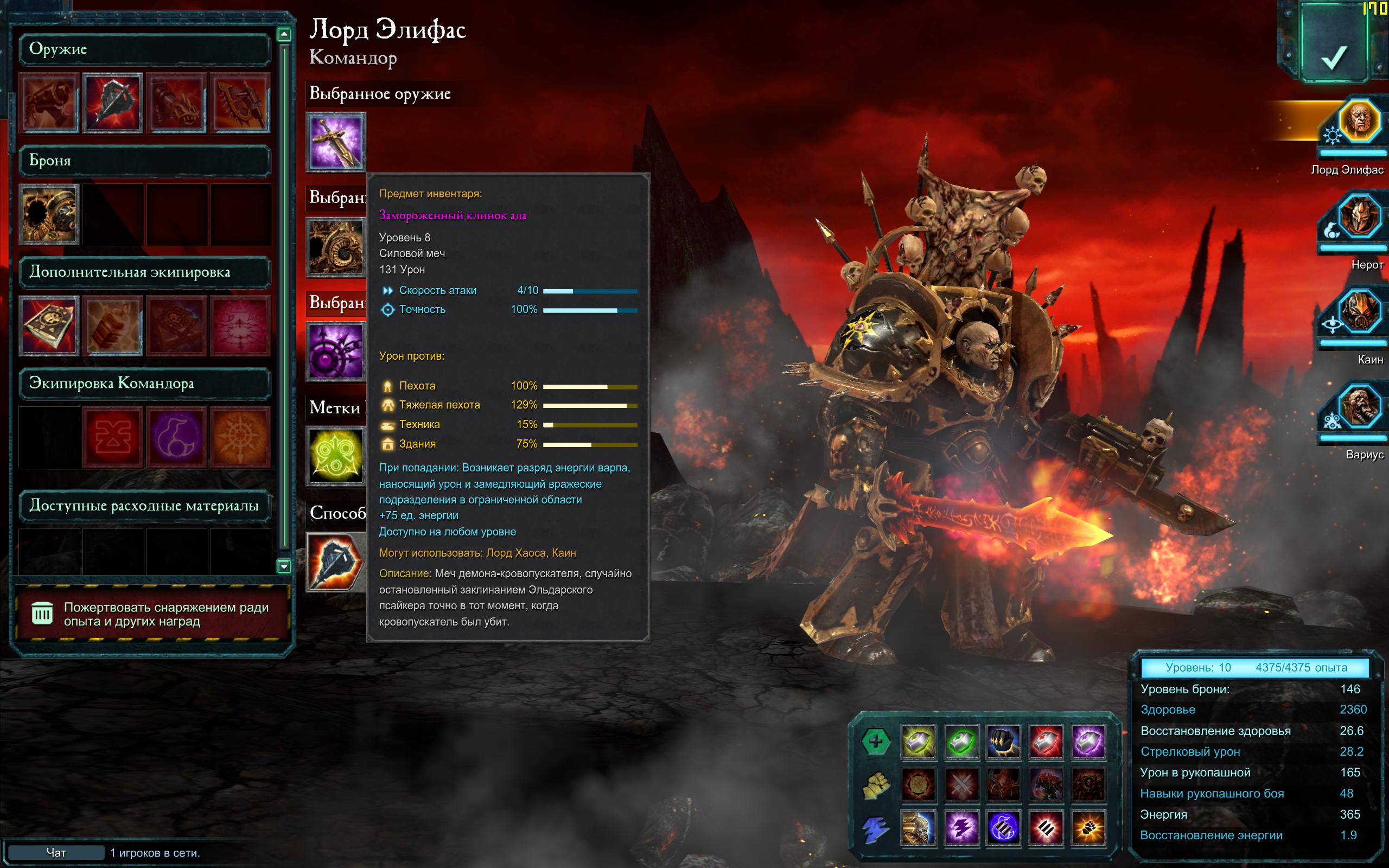
Task: Open Экипировка Командора section header
Action: [143, 384]
